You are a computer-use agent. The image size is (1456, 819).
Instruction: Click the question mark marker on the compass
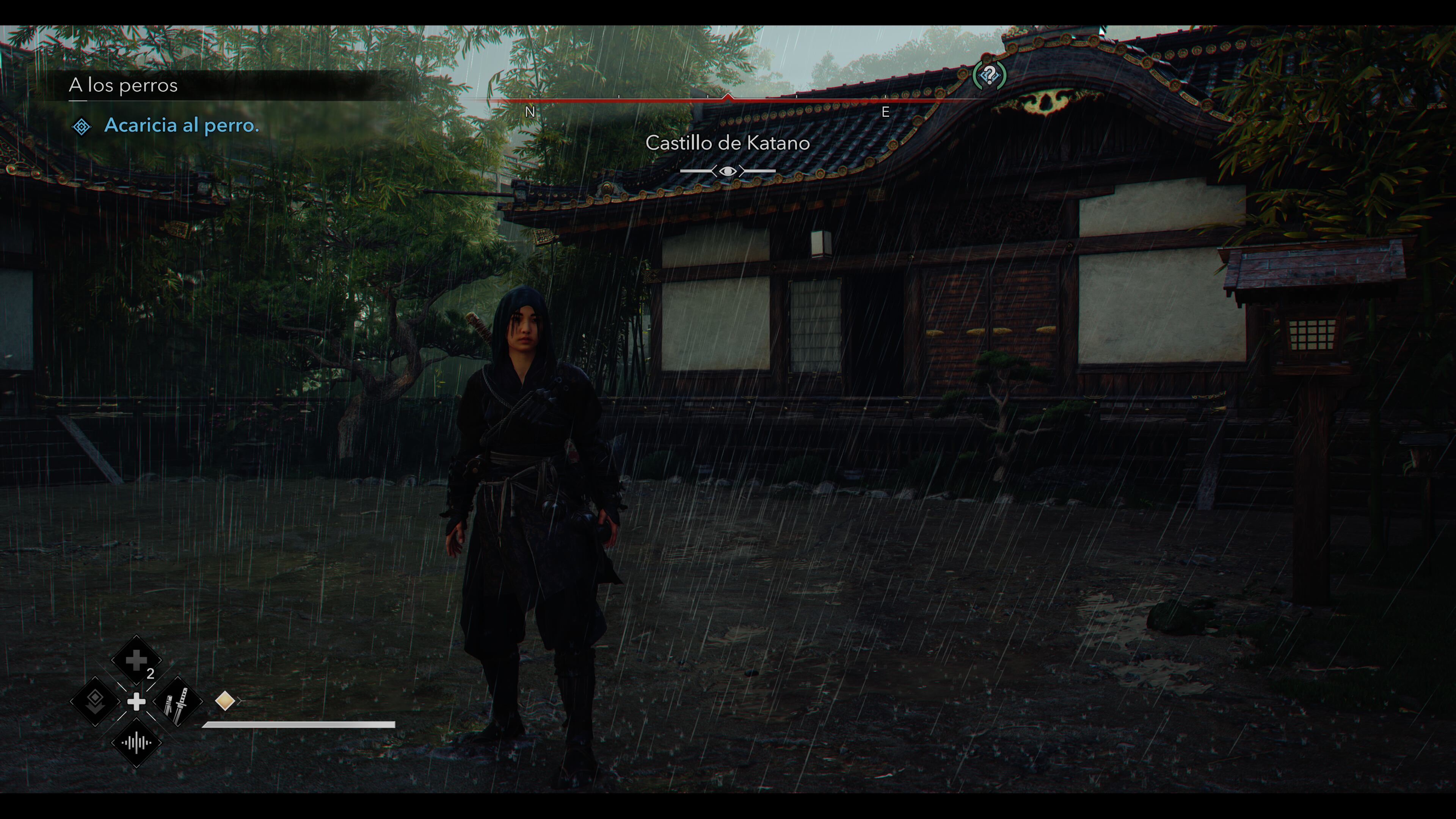coord(989,75)
